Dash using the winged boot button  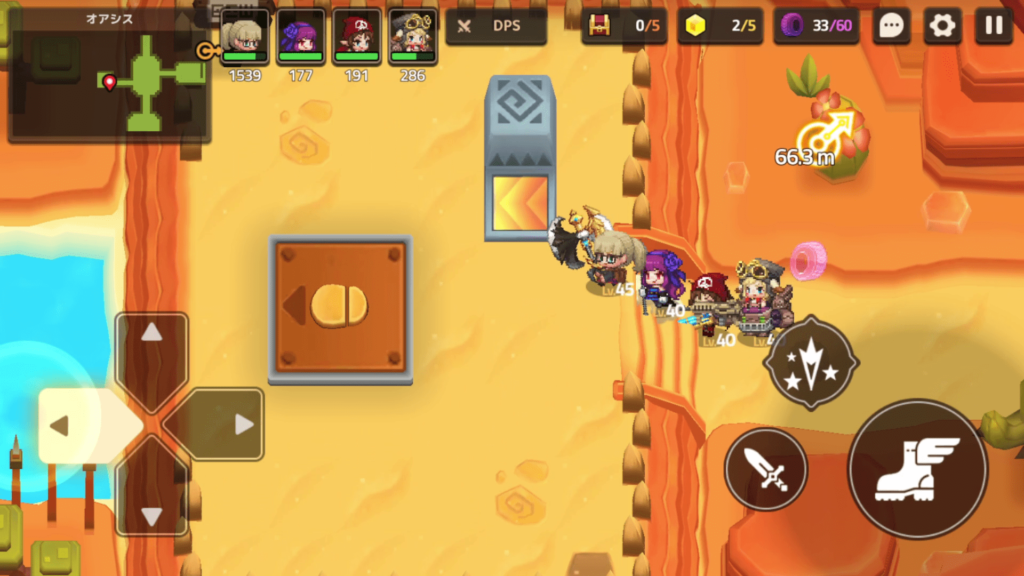coord(917,469)
